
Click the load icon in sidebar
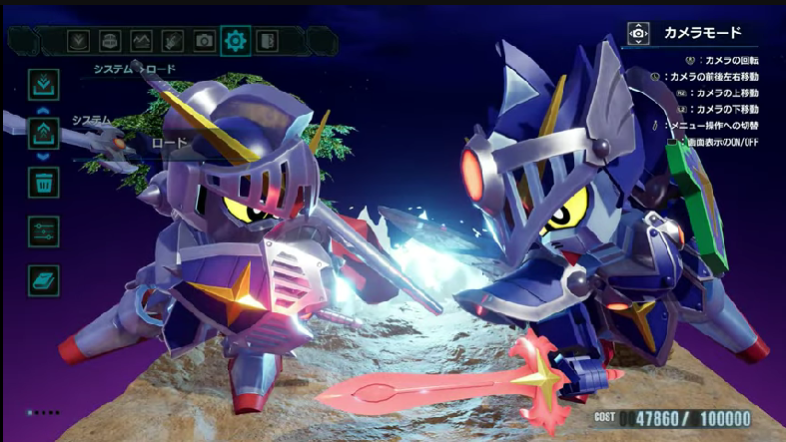tap(44, 132)
